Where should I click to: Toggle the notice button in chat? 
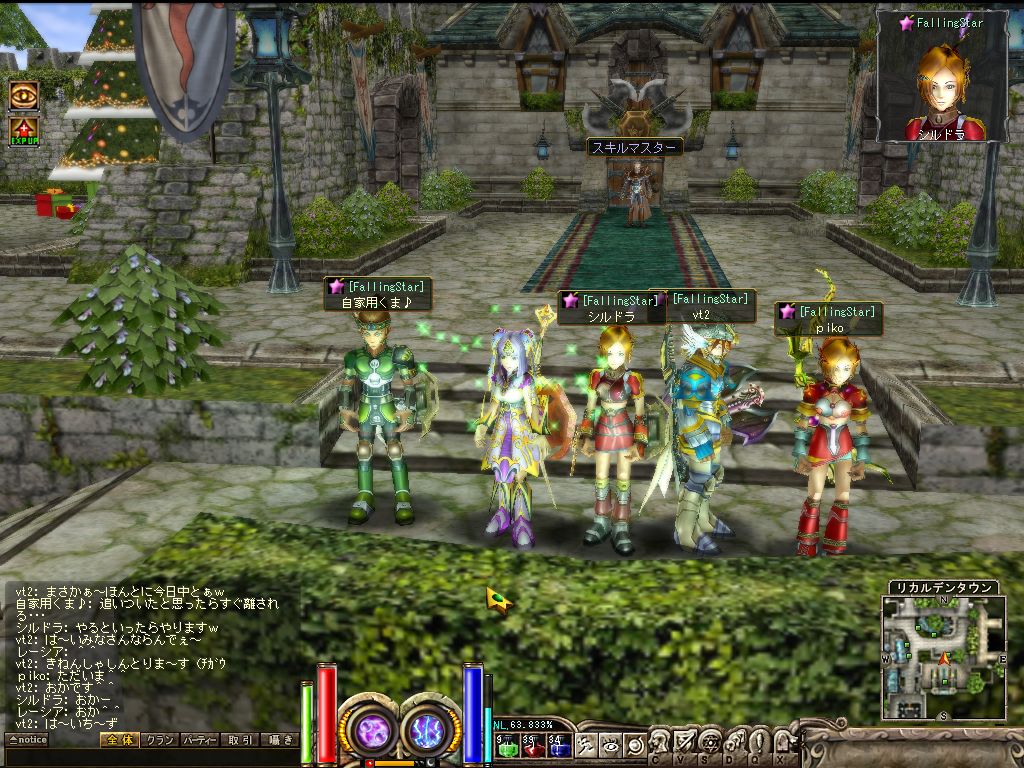(x=27, y=740)
